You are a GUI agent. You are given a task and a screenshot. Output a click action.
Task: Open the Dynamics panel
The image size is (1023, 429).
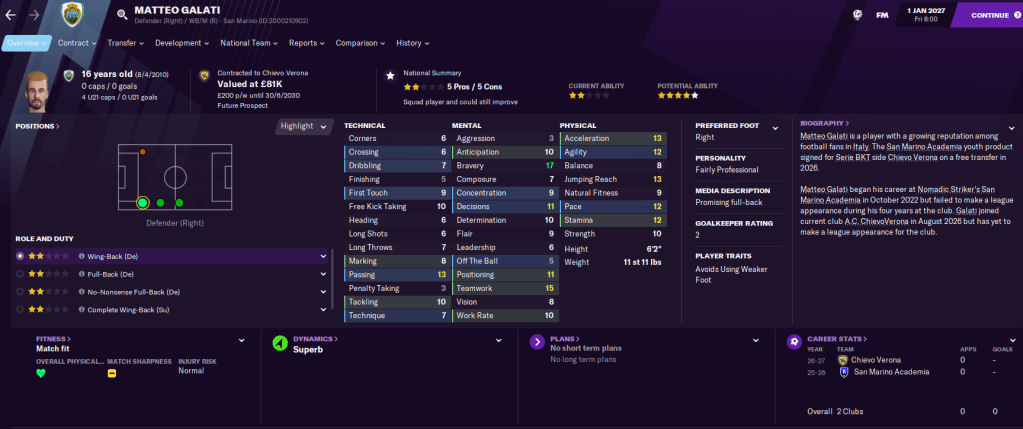click(x=314, y=339)
